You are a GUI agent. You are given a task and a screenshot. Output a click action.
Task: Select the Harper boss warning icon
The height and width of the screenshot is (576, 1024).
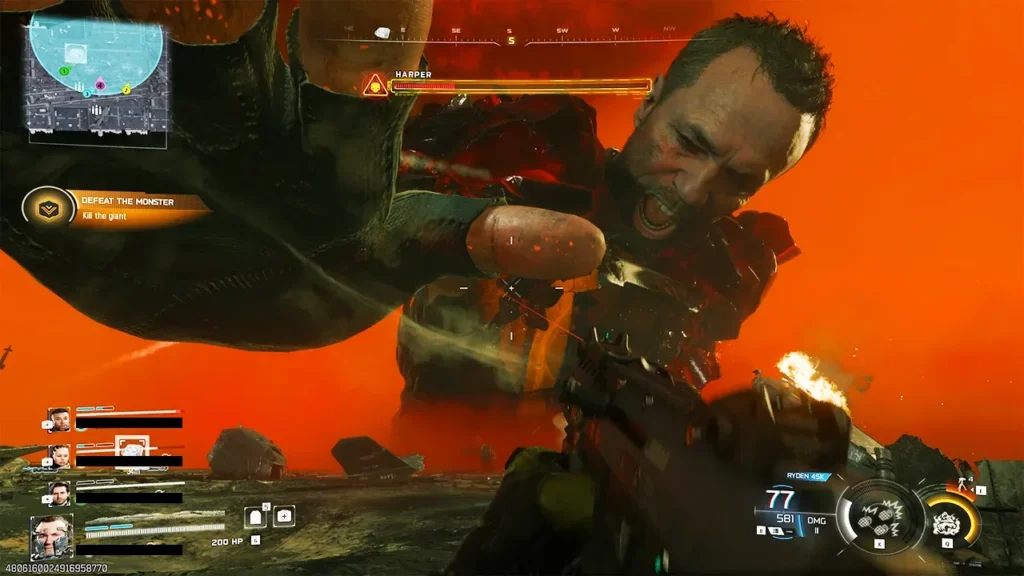[375, 85]
